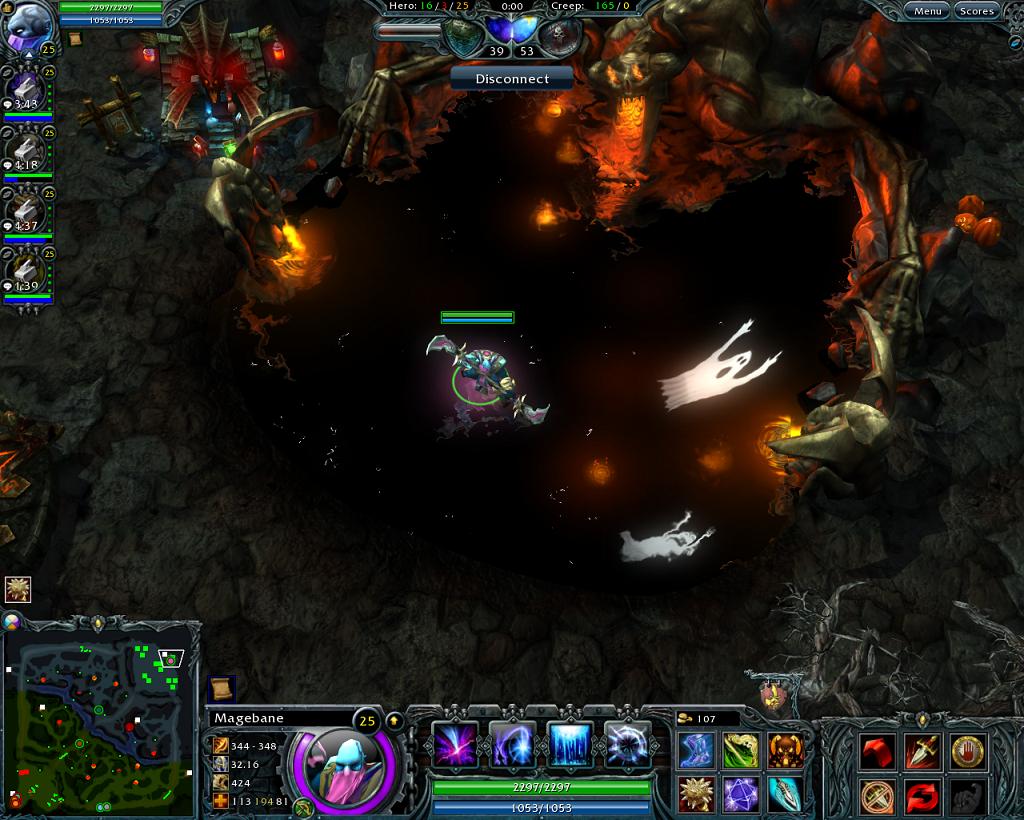Screen dimensions: 1024x820
Task: Select the cyan dagger inventory item
Action: 785,794
